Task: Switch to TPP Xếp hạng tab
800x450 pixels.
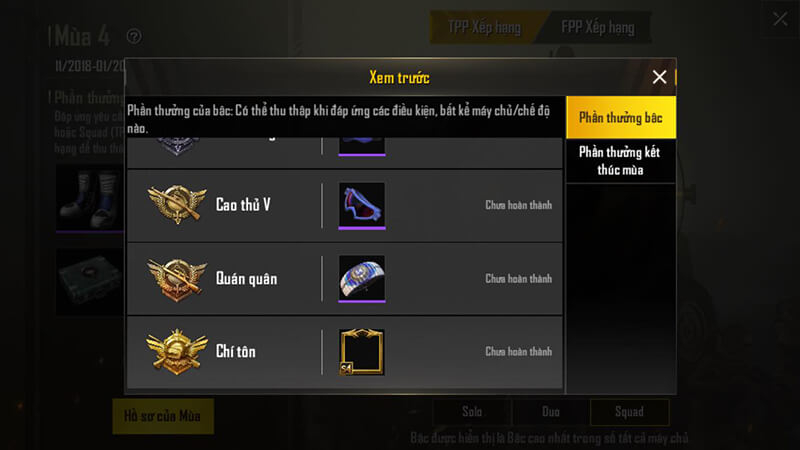Action: (482, 28)
